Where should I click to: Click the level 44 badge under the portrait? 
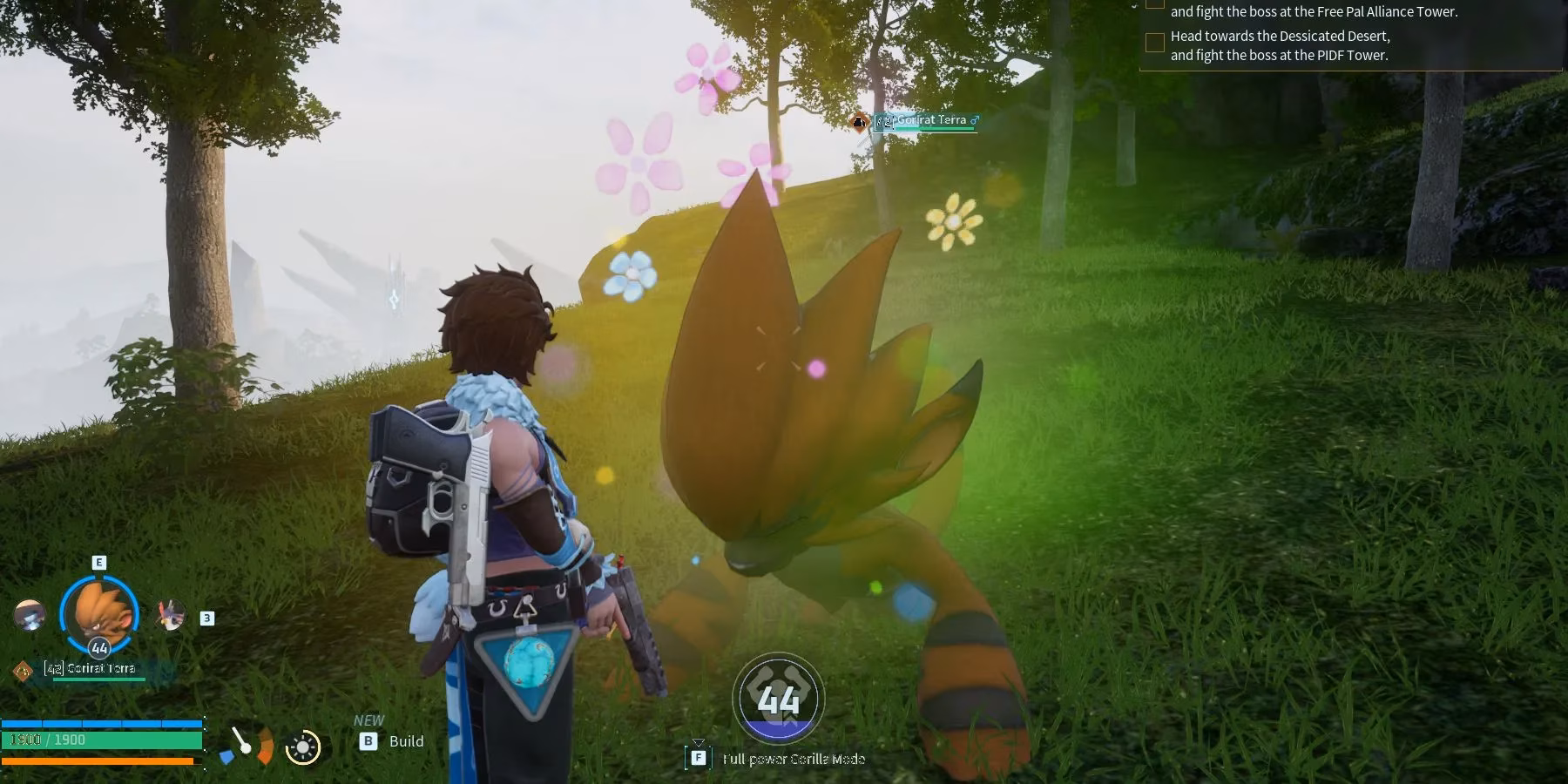tap(99, 648)
